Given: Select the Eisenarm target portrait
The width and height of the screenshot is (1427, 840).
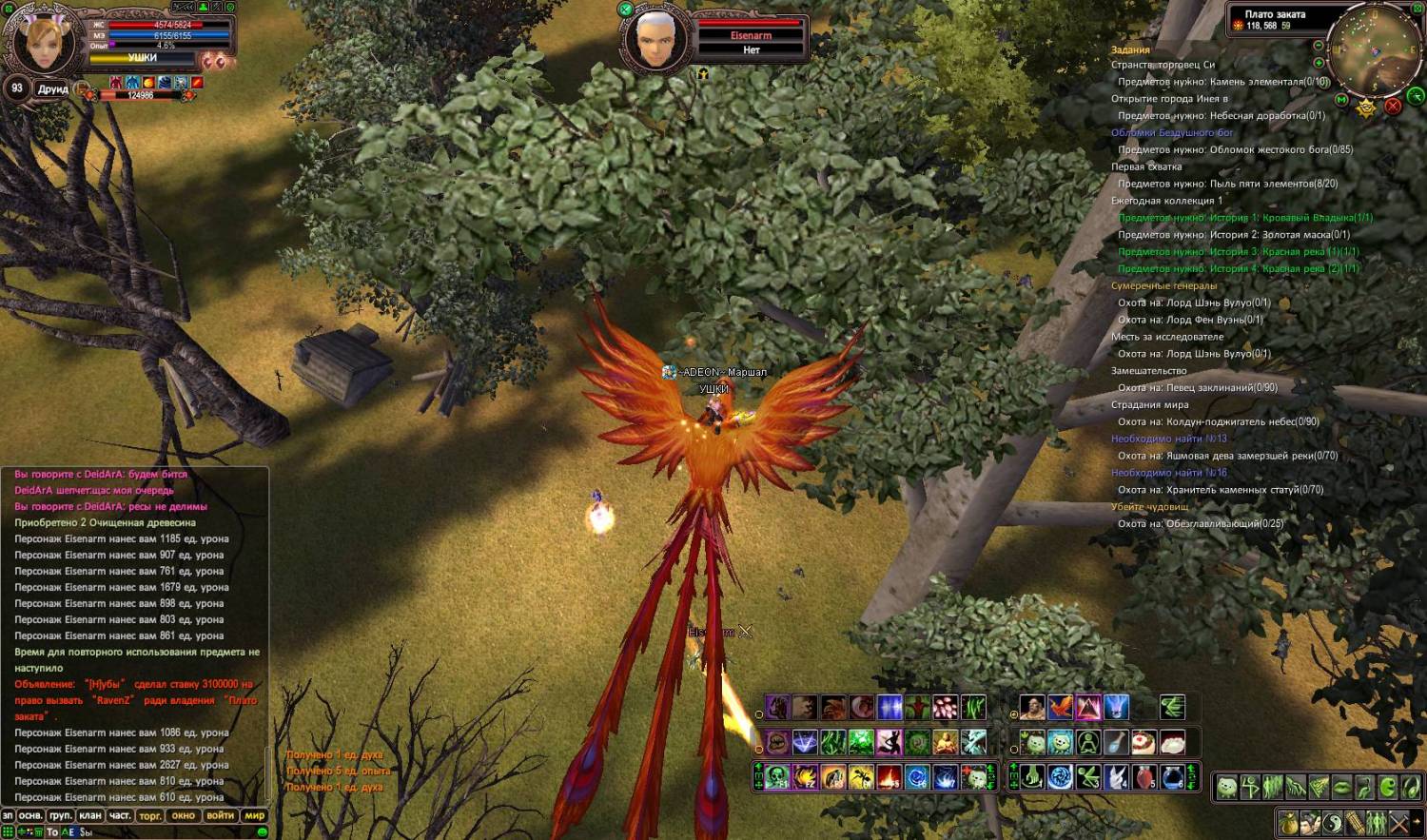Looking at the screenshot, I should (655, 38).
